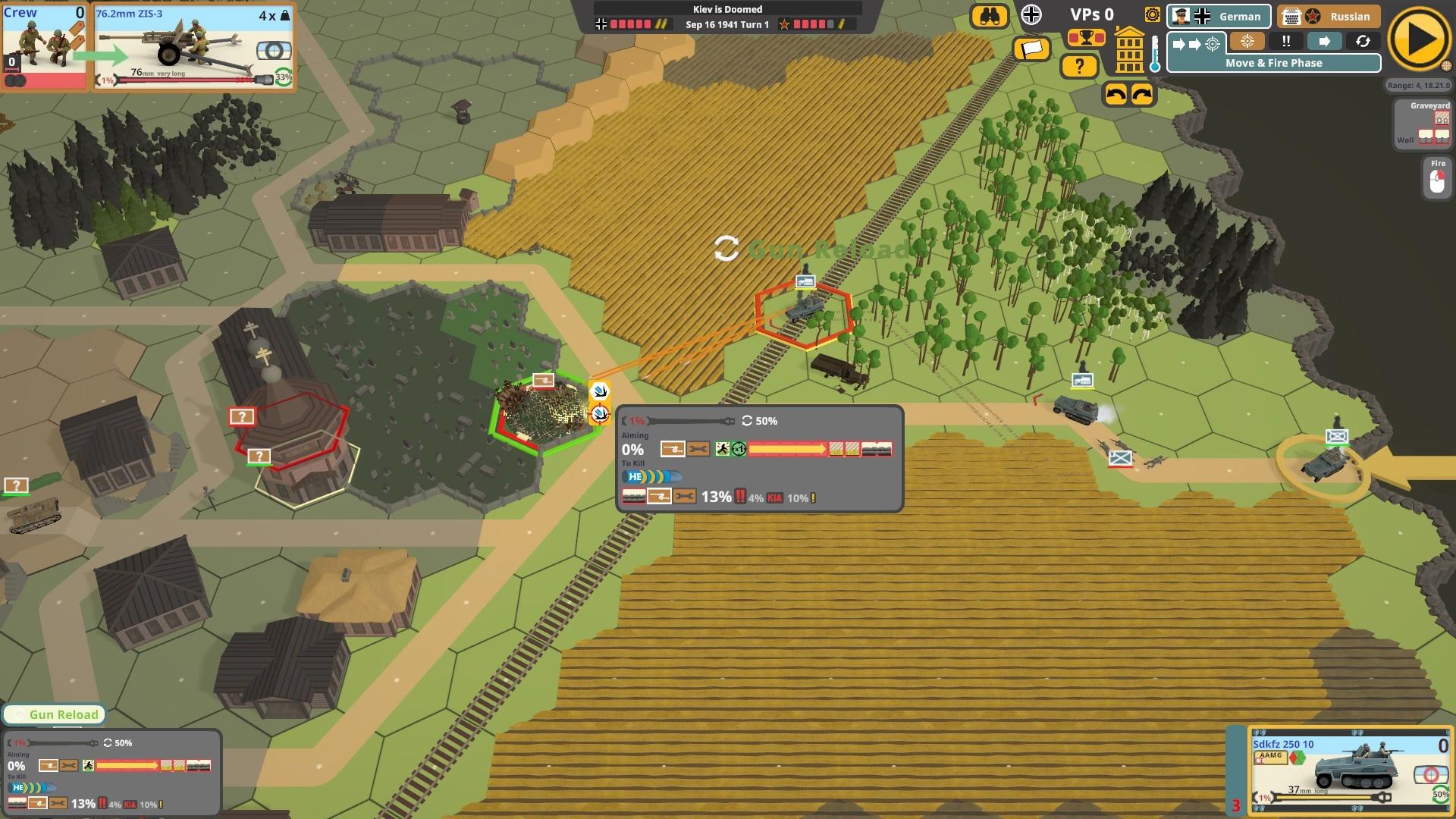
Task: Select the Sdkfz 250 10 unit card
Action: tap(1349, 770)
